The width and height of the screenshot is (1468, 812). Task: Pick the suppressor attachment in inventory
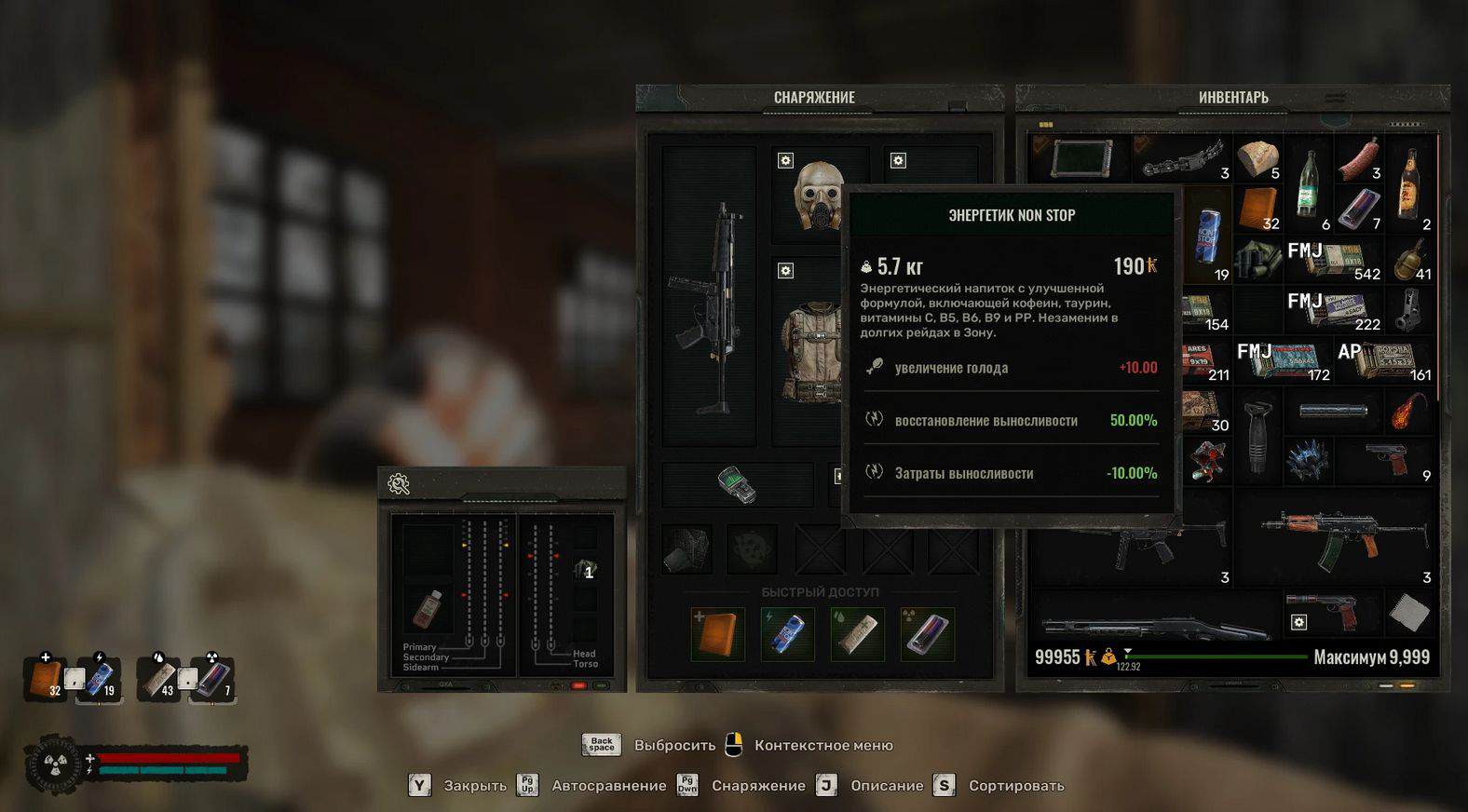point(1333,411)
